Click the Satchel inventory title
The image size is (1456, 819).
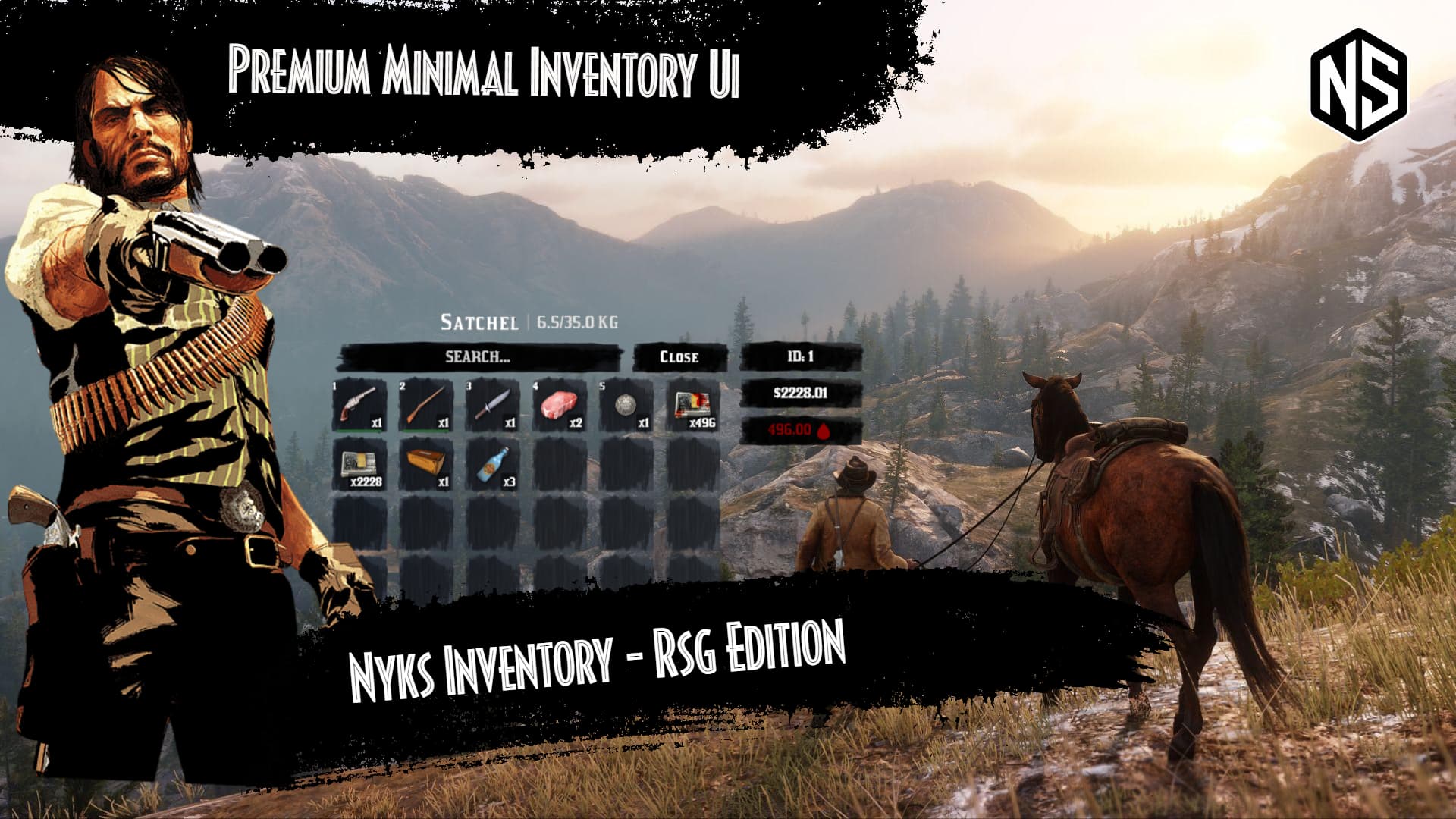click(x=479, y=321)
